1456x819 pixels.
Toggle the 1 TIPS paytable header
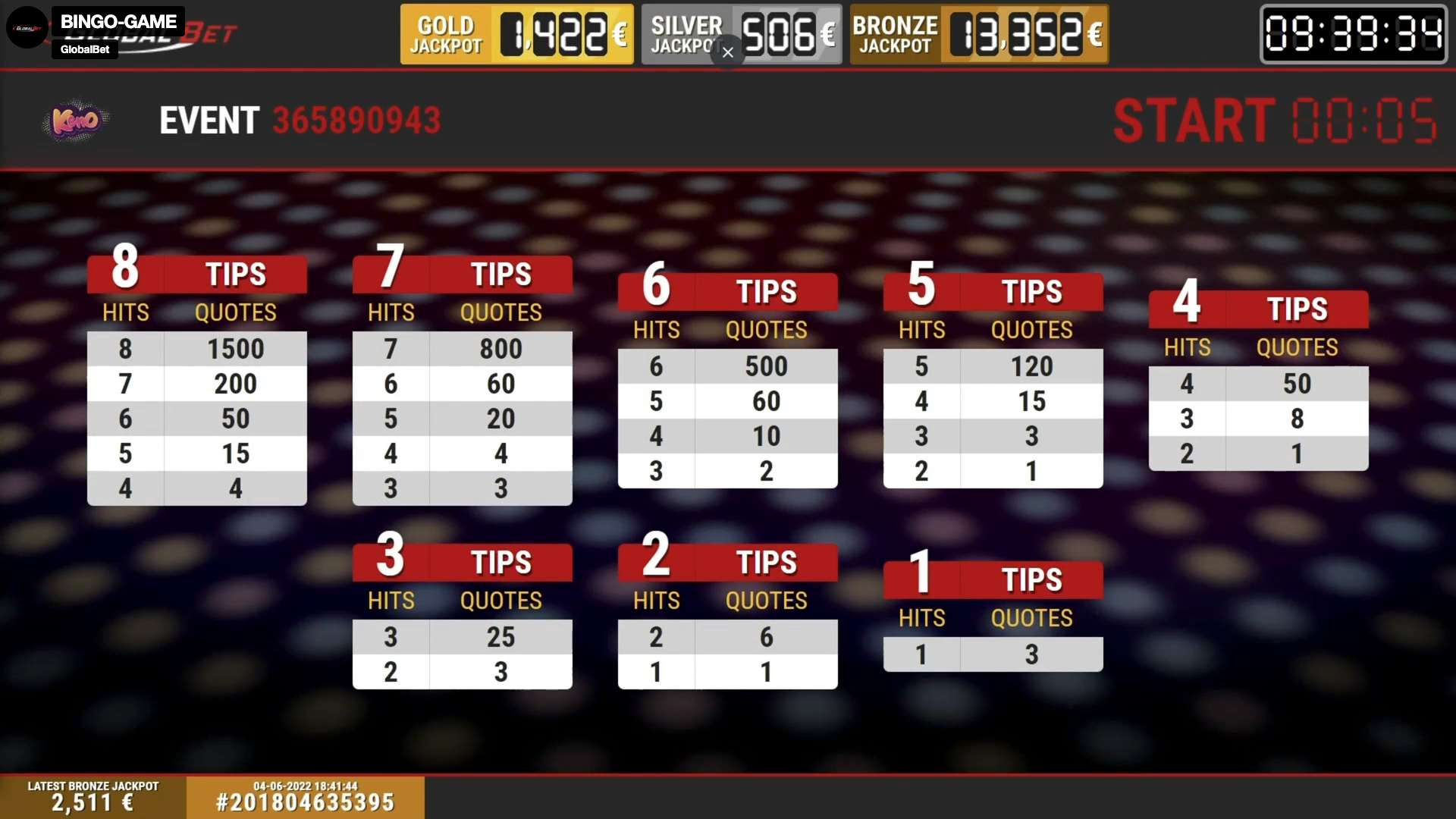[x=993, y=579]
